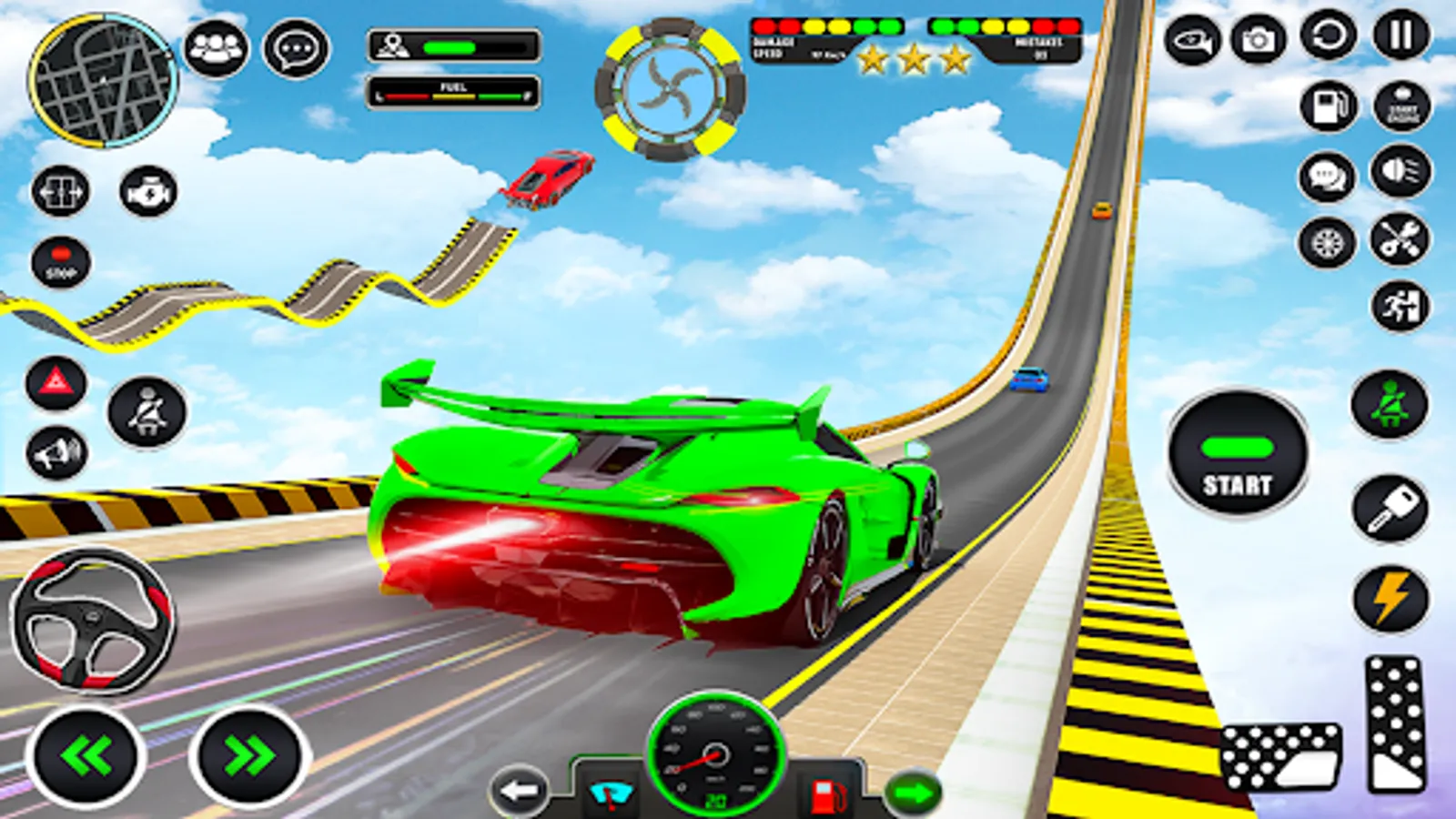Turn the ignition key button

[1390, 509]
